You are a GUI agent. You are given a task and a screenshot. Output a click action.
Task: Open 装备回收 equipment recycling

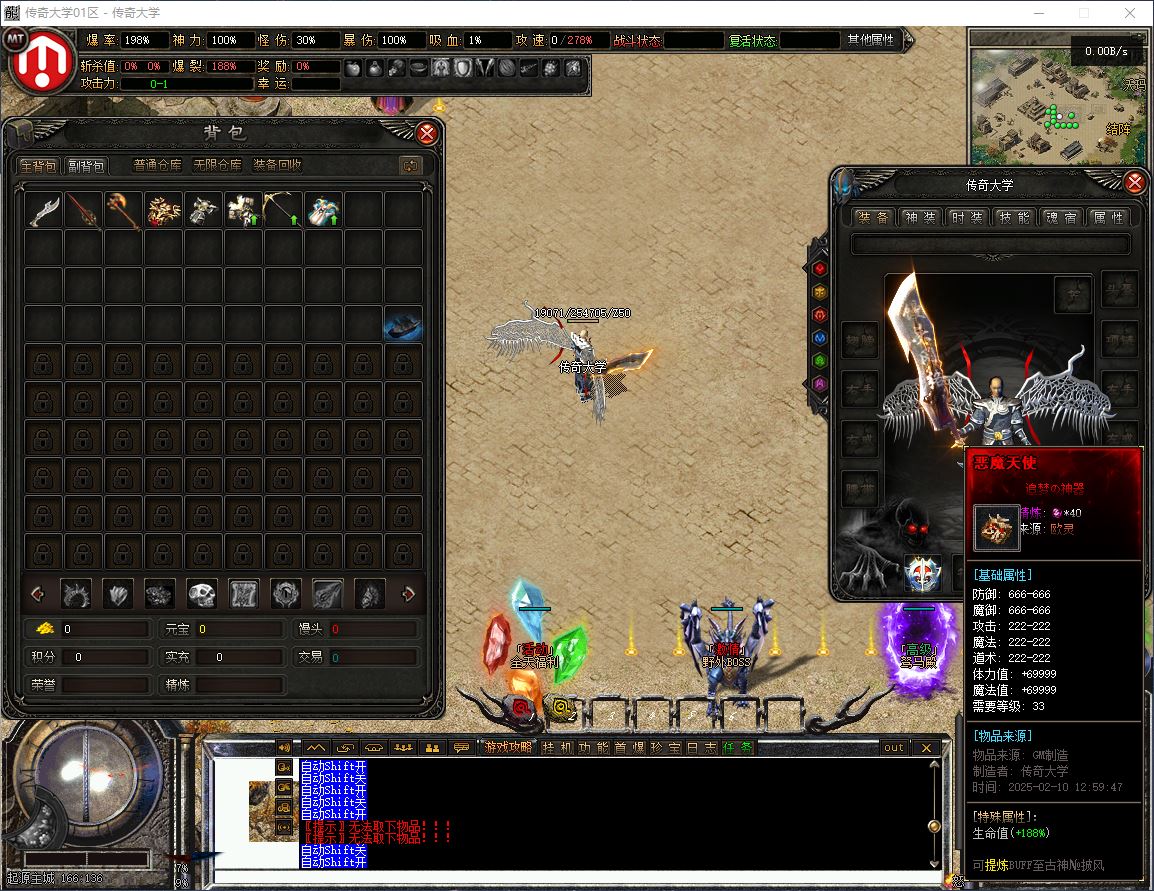pos(277,165)
